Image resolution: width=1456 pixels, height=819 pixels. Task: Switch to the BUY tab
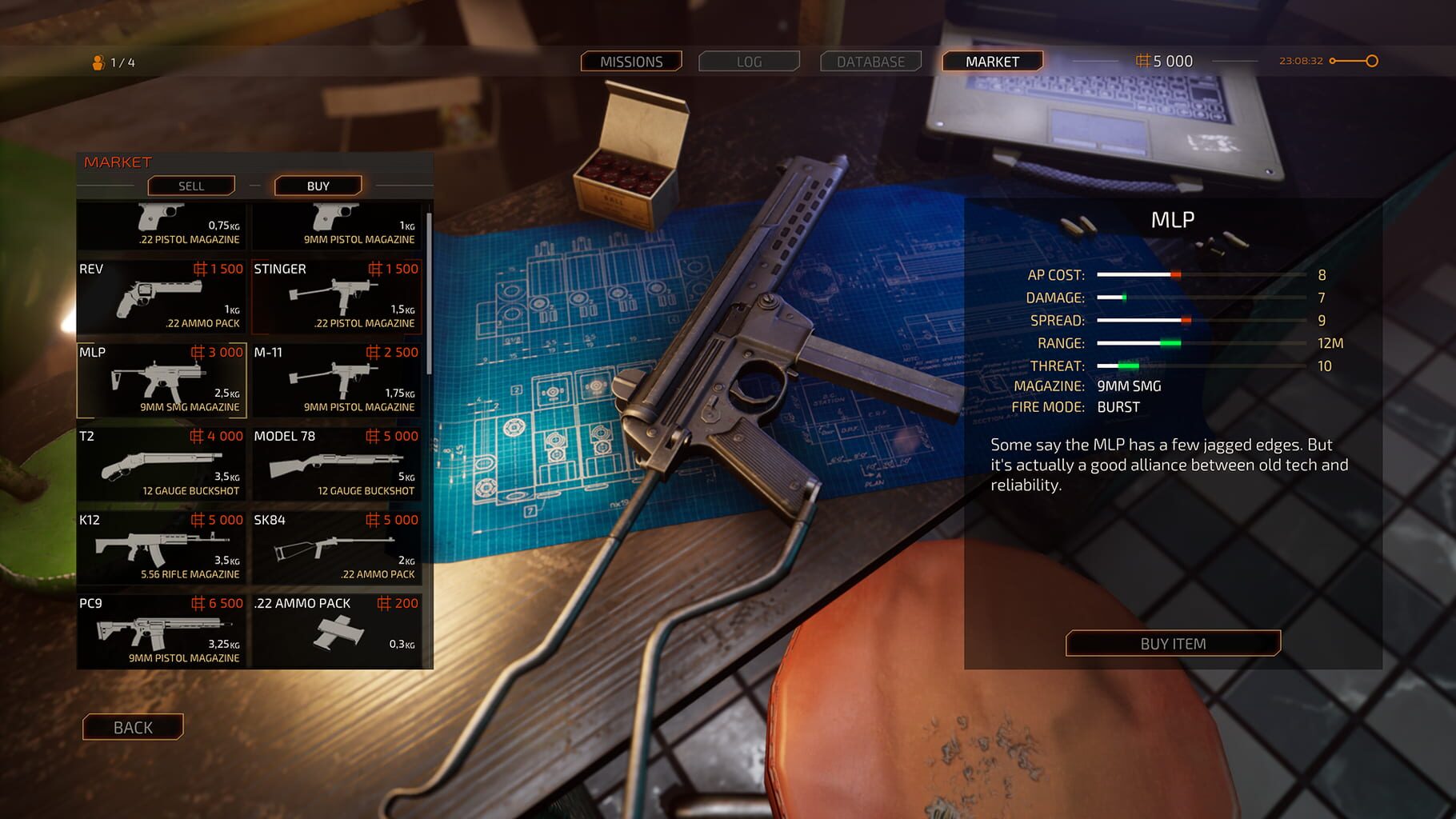coord(318,186)
